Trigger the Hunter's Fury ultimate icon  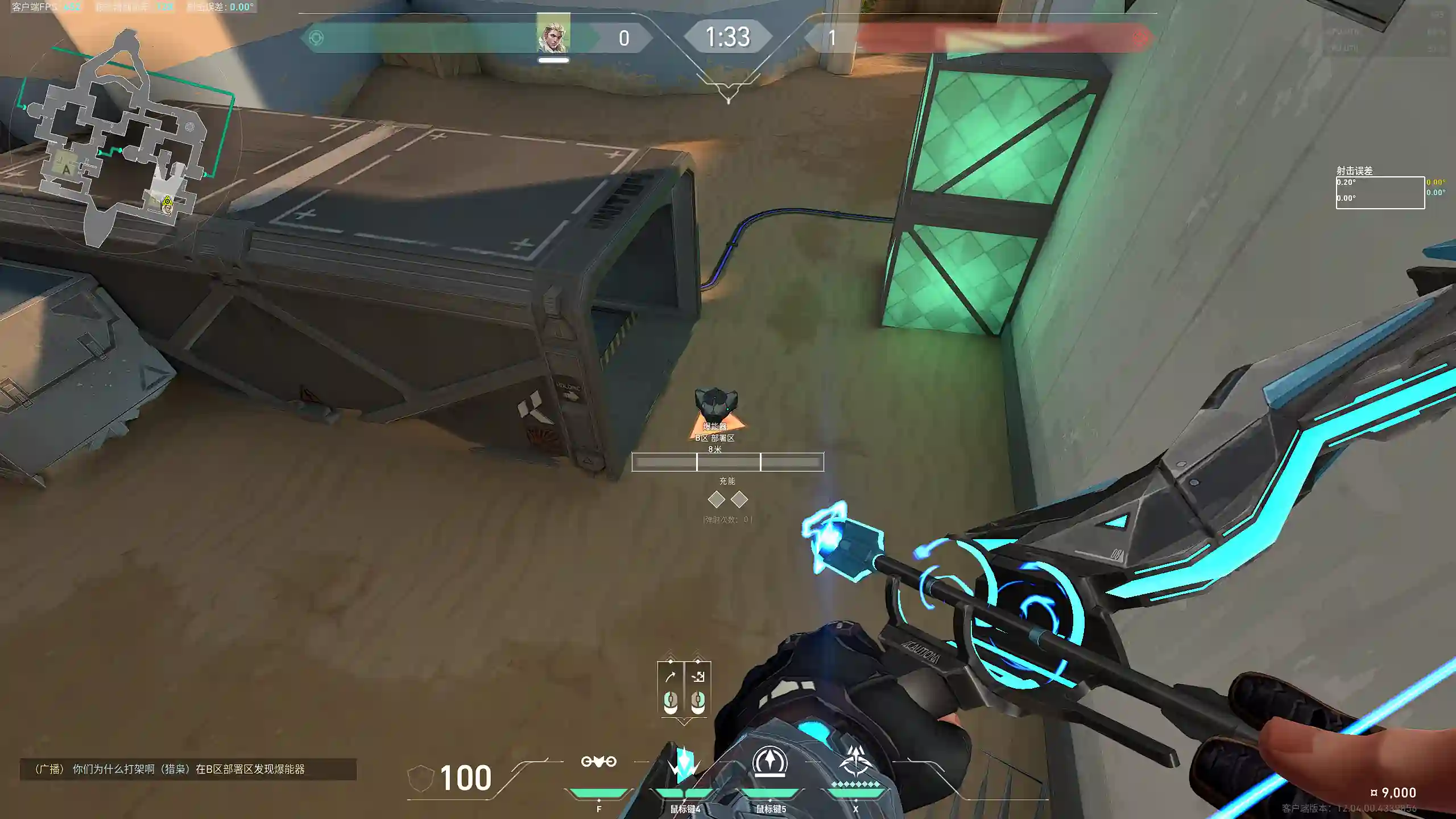tap(855, 762)
